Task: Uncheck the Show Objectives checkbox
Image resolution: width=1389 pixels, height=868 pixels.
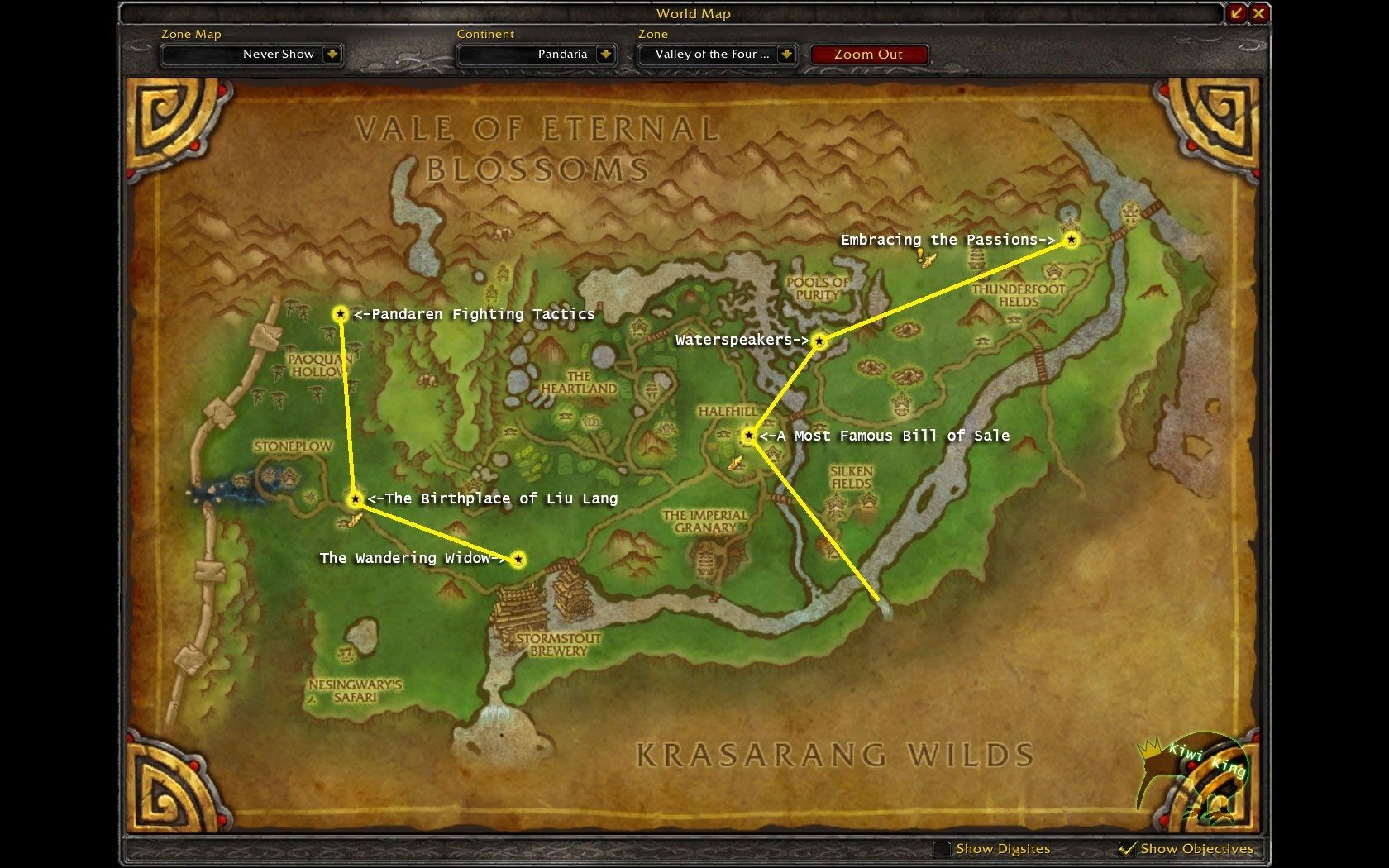Action: 1126,849
